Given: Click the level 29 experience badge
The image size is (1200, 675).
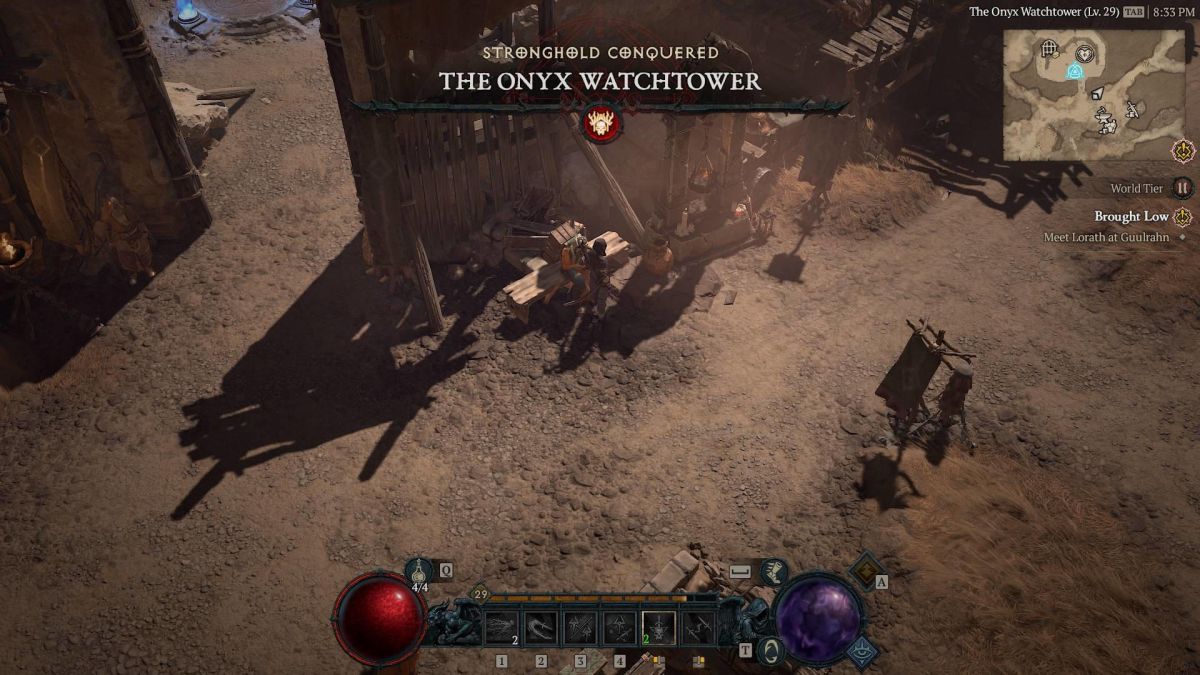Looking at the screenshot, I should click(480, 595).
